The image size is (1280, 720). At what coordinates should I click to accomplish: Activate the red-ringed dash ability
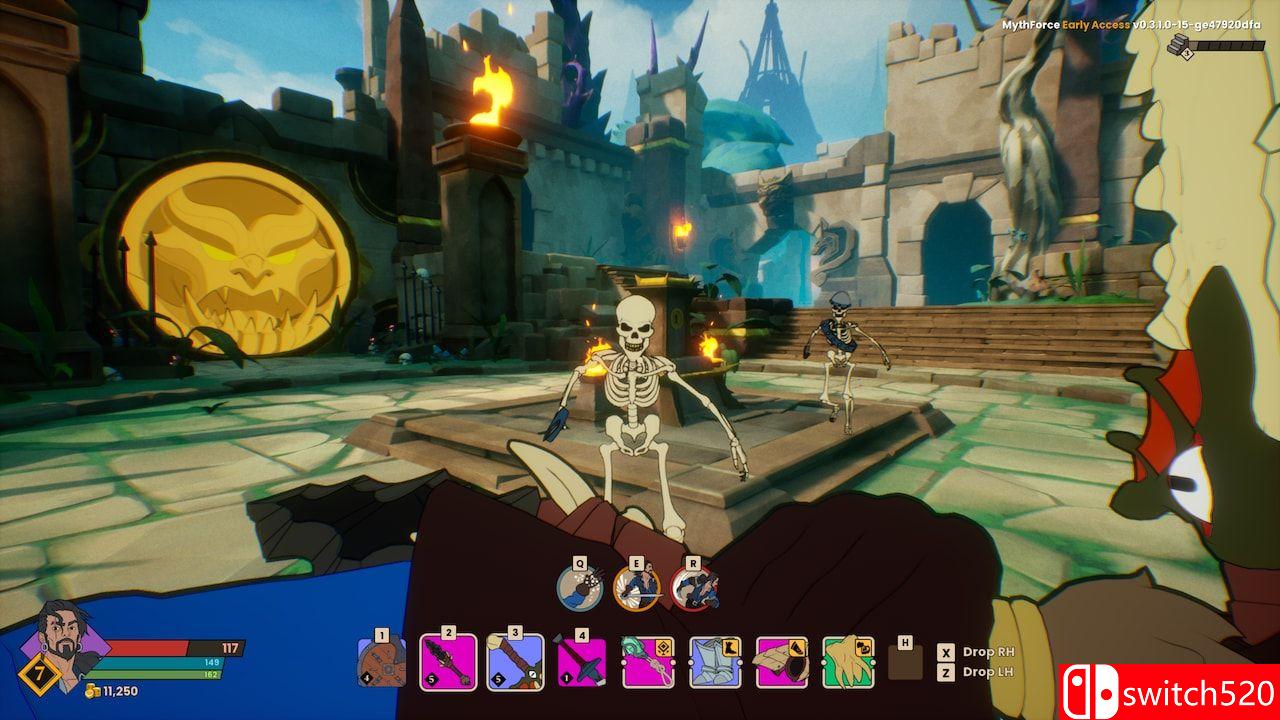tap(693, 588)
